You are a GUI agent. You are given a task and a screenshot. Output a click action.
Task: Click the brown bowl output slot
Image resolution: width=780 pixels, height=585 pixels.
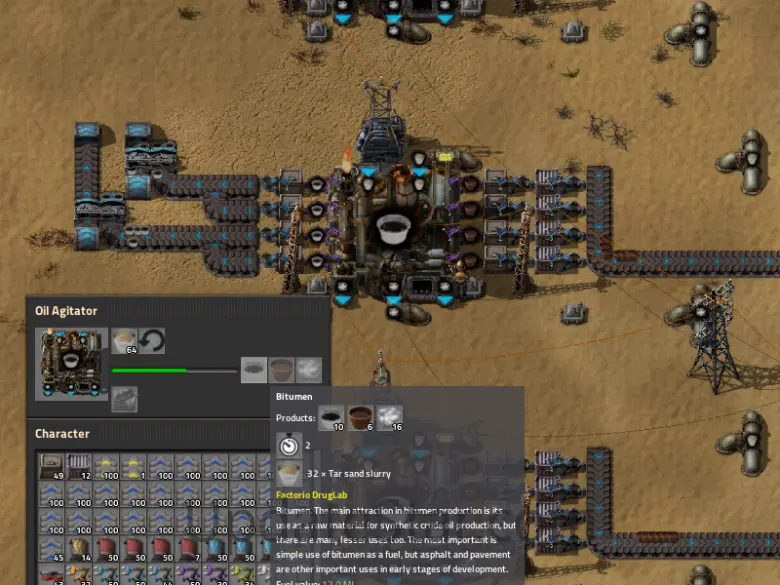(282, 370)
